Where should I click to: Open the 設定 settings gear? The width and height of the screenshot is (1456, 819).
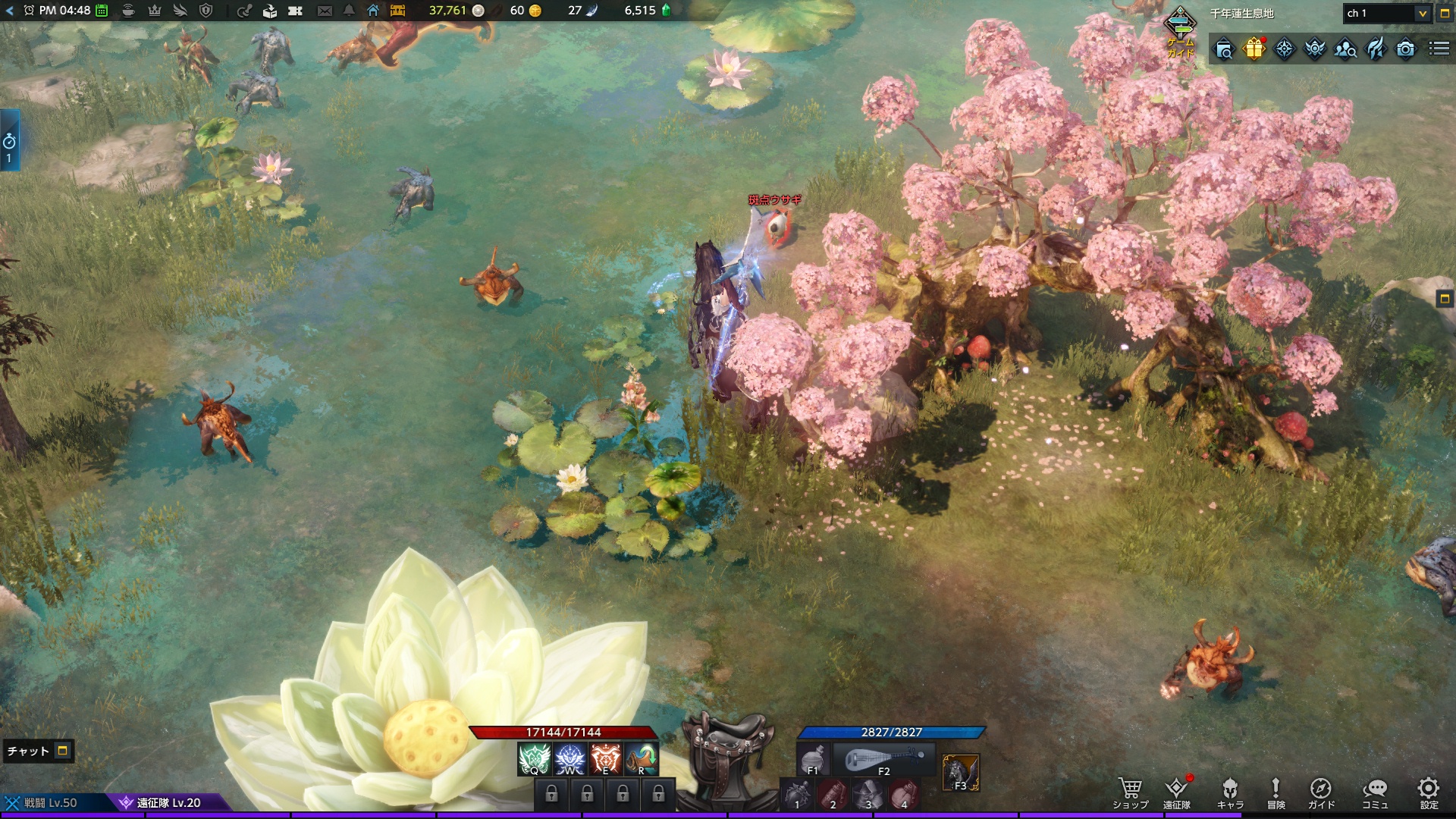click(1429, 792)
